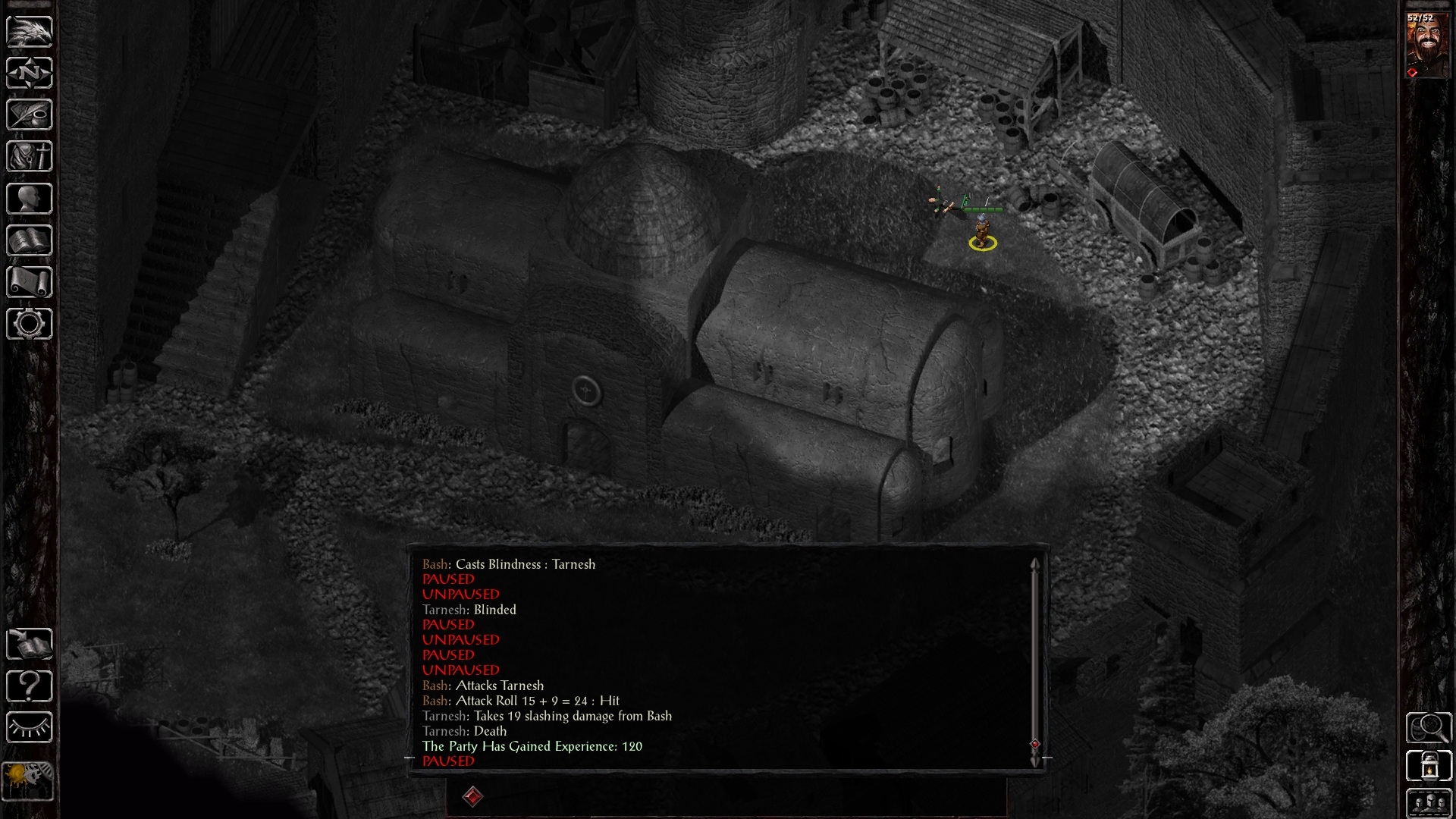Open the priest scroll spells icon
The width and height of the screenshot is (1456, 819).
[x=29, y=280]
